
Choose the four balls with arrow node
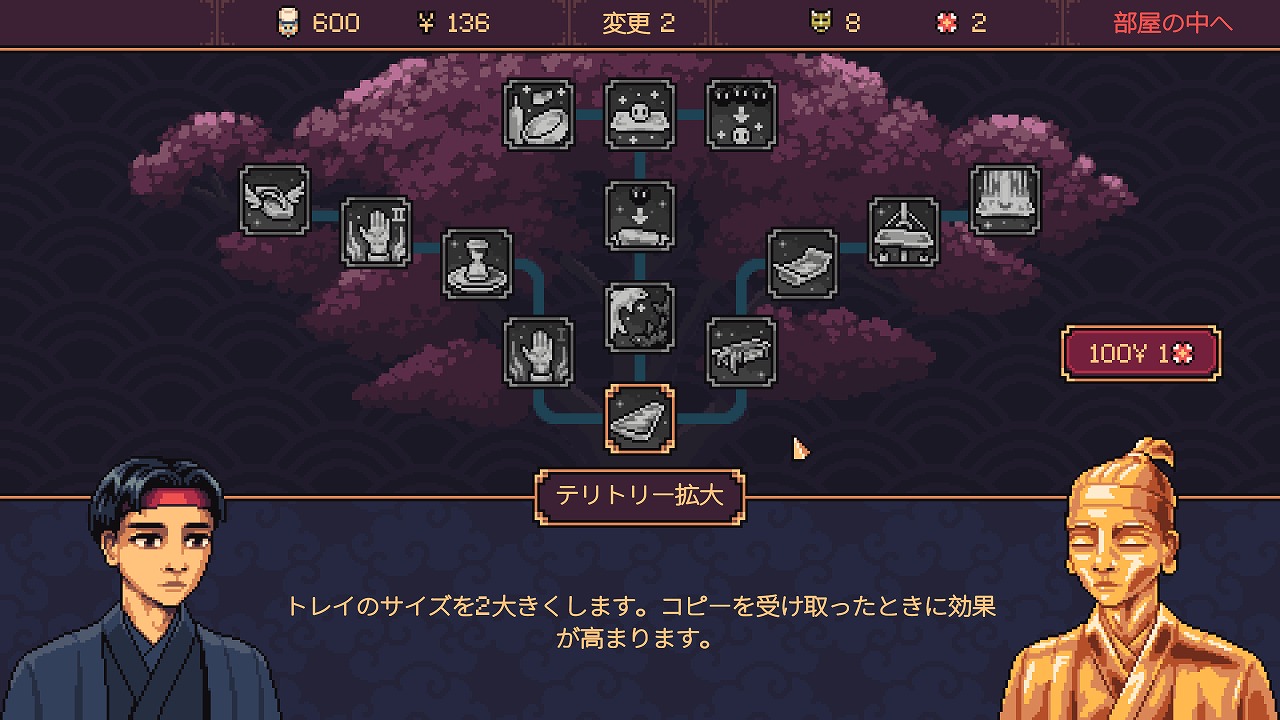pos(741,115)
